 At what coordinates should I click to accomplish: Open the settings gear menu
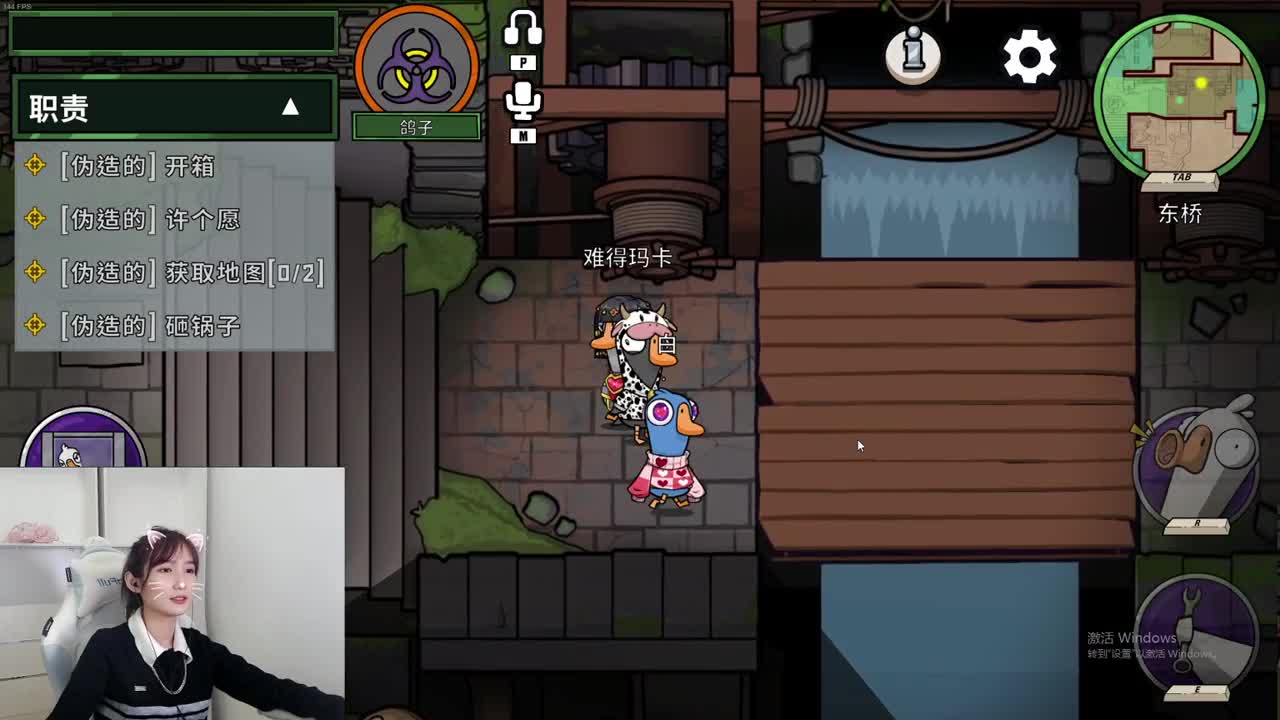[1029, 57]
